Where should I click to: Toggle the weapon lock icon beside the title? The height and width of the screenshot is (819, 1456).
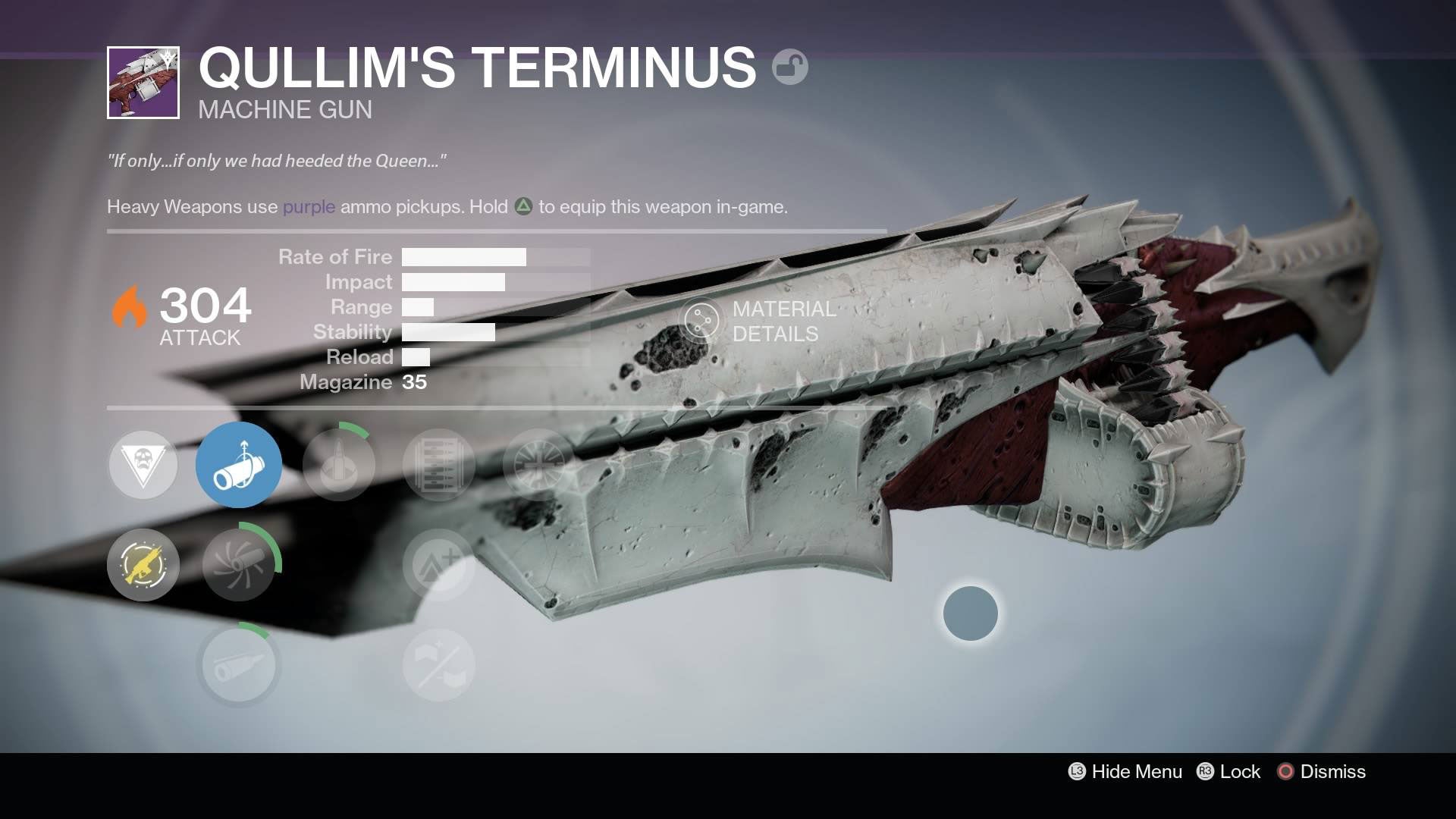tap(789, 67)
